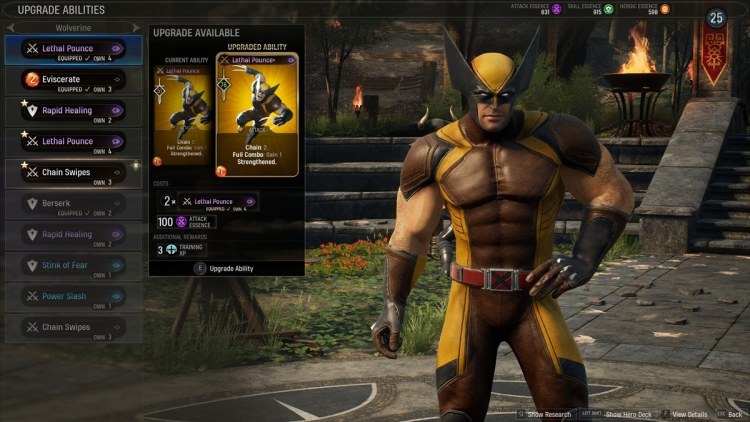Pick the Power Slash ability entry
The height and width of the screenshot is (422, 750).
click(x=72, y=297)
